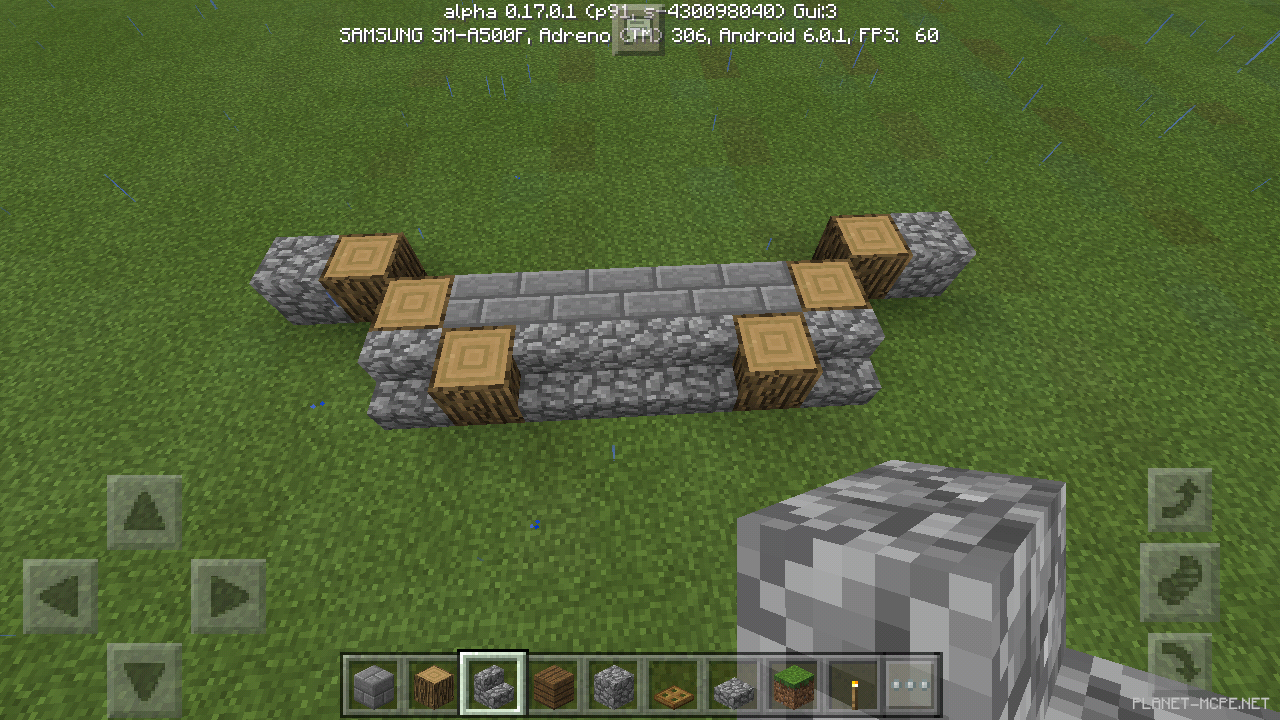1280x720 pixels.
Task: Tap the move left arrow
Action: click(x=60, y=596)
